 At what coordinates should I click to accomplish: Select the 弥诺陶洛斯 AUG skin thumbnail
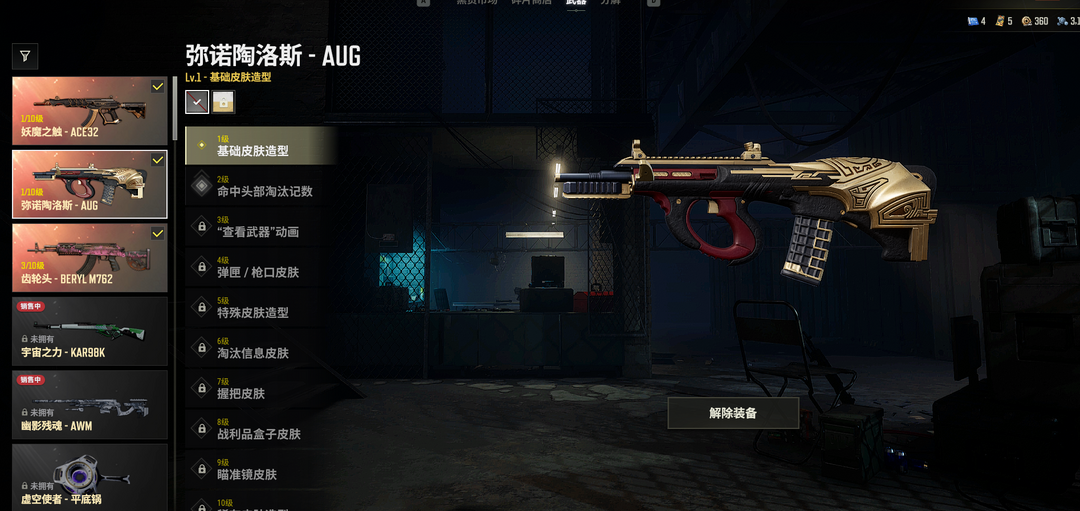point(89,184)
